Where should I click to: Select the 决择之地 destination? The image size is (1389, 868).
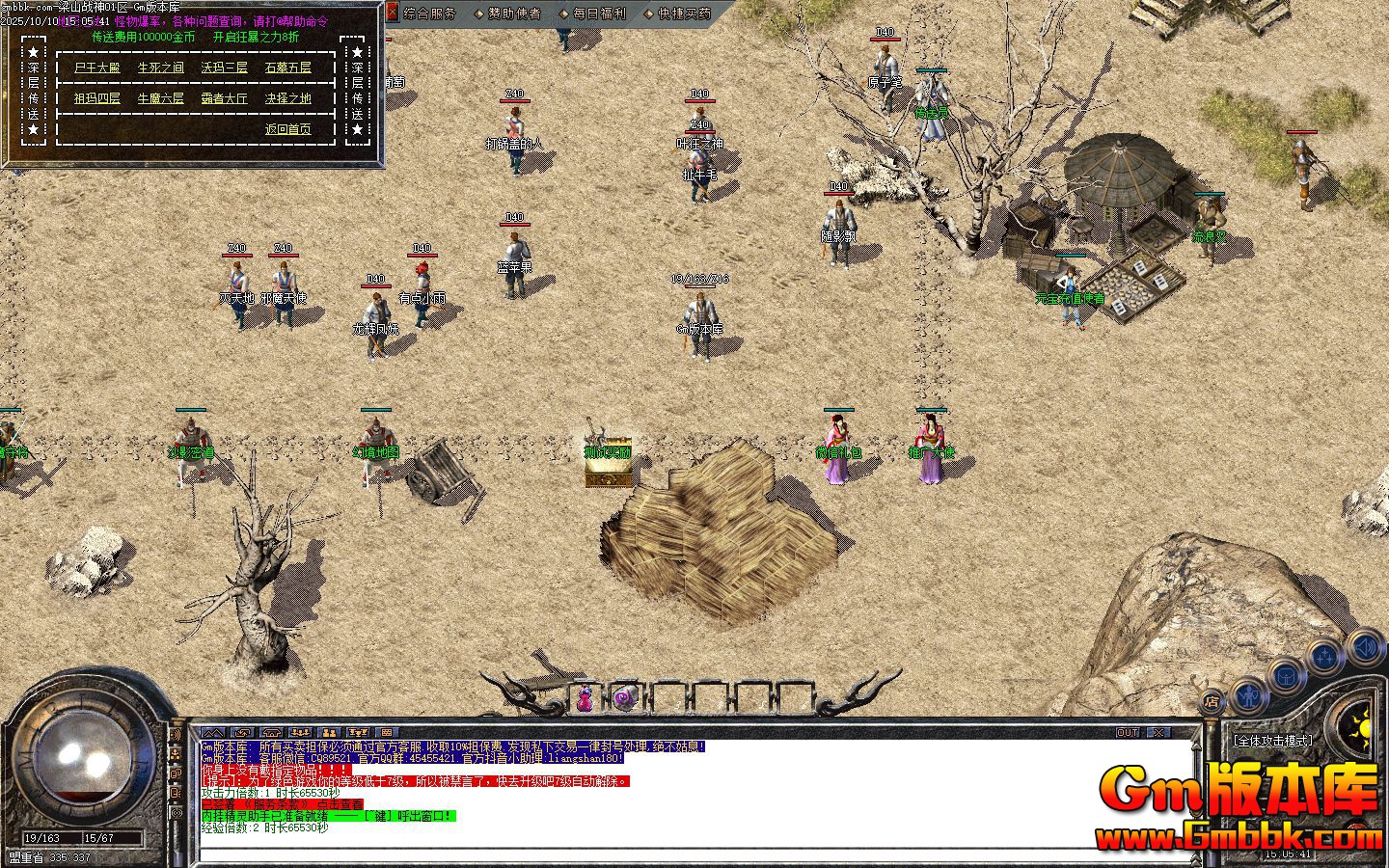288,98
